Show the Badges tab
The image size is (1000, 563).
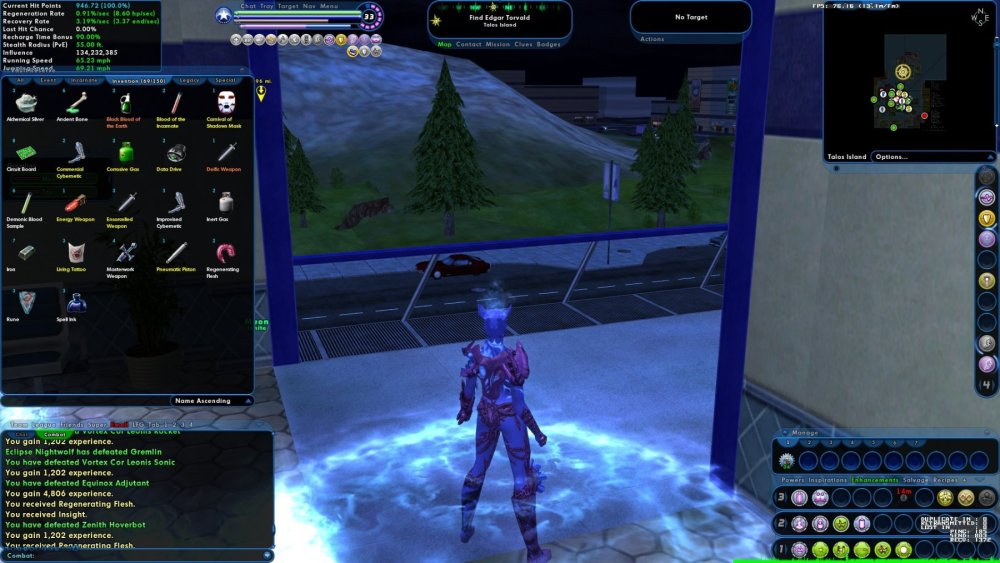point(548,45)
